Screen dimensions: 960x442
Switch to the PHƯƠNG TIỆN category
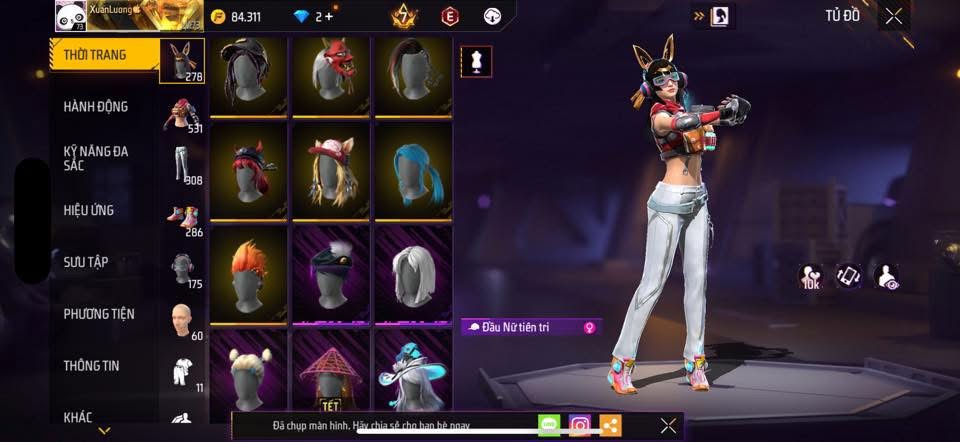(x=100, y=314)
